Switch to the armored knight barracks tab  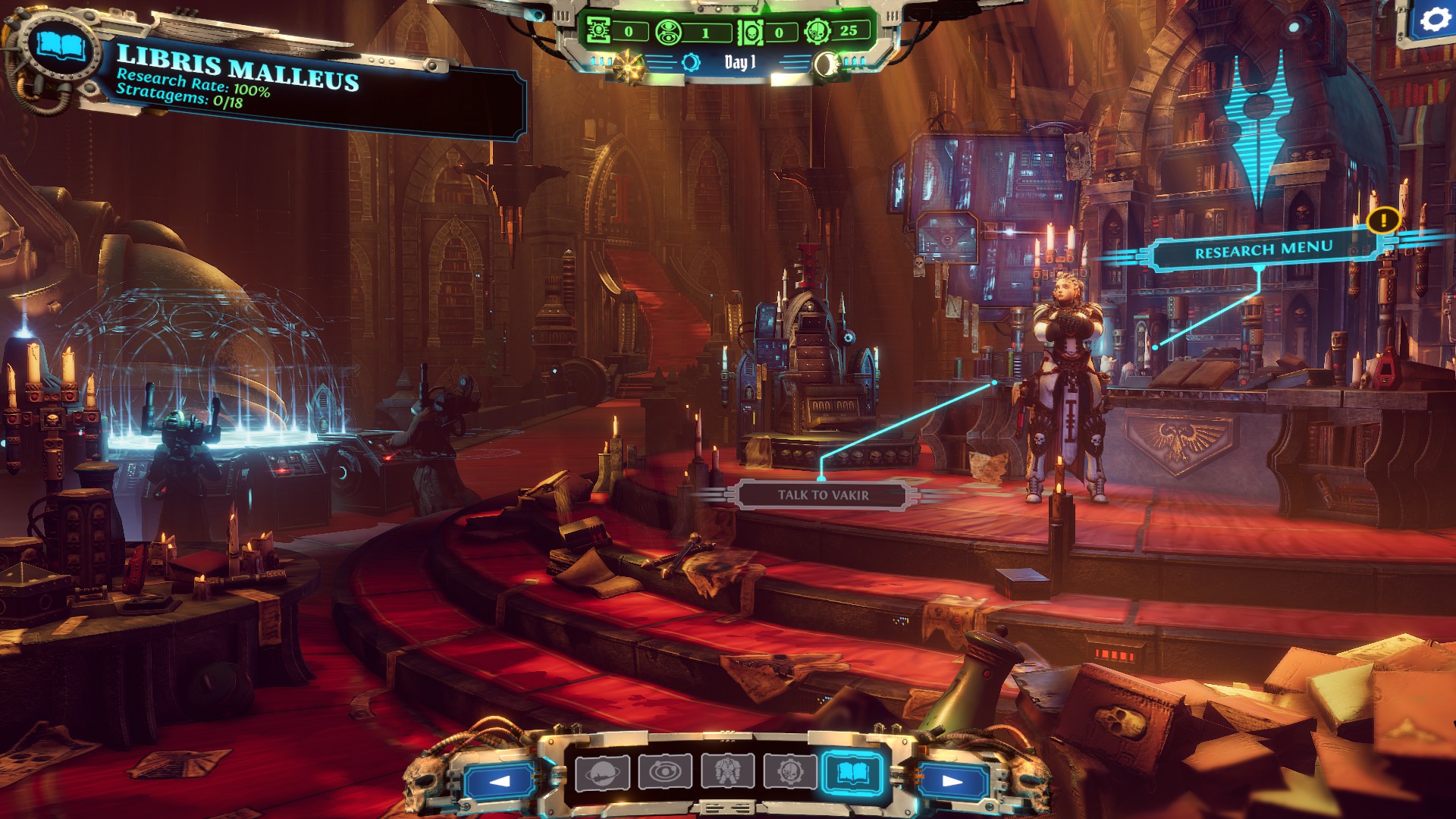727,773
